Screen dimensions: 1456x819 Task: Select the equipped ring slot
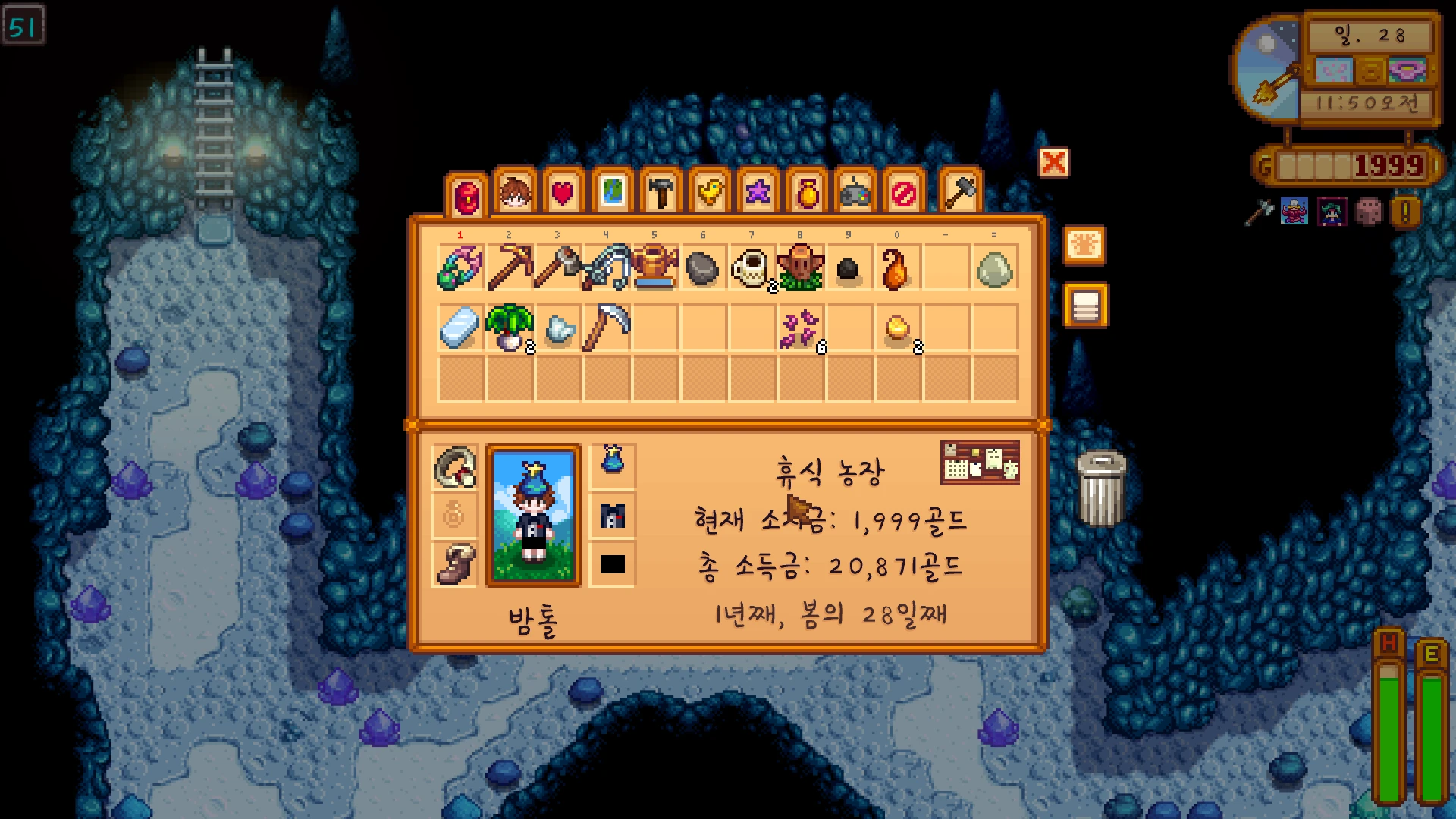pos(455,466)
